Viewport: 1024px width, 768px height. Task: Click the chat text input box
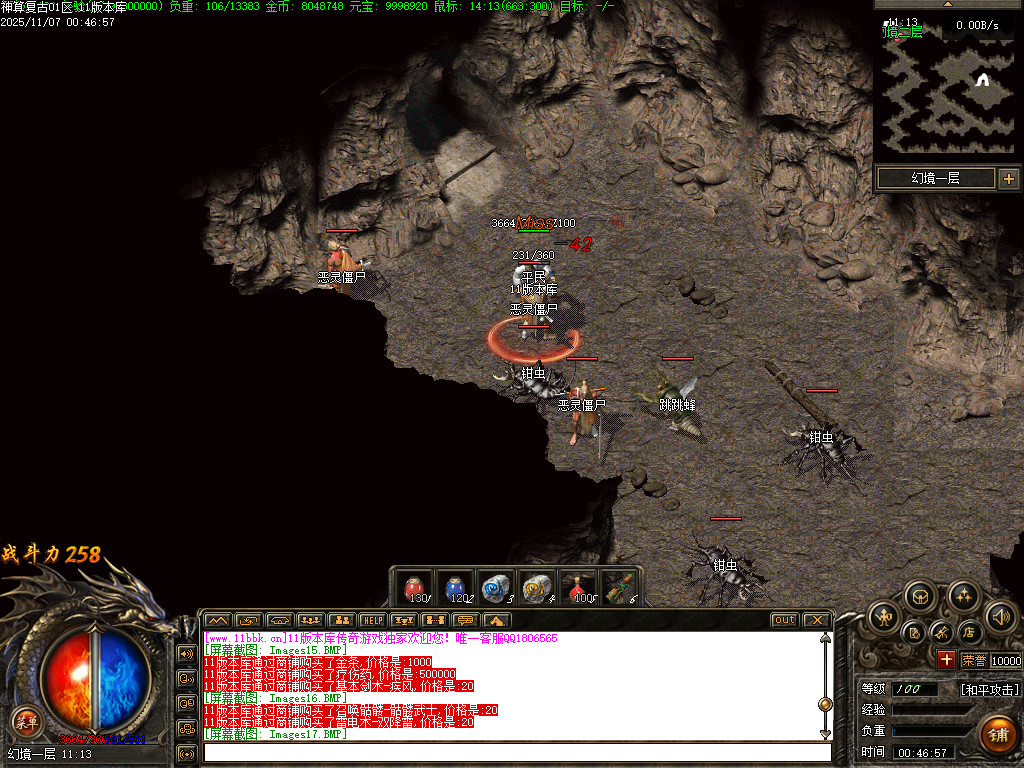coord(516,751)
